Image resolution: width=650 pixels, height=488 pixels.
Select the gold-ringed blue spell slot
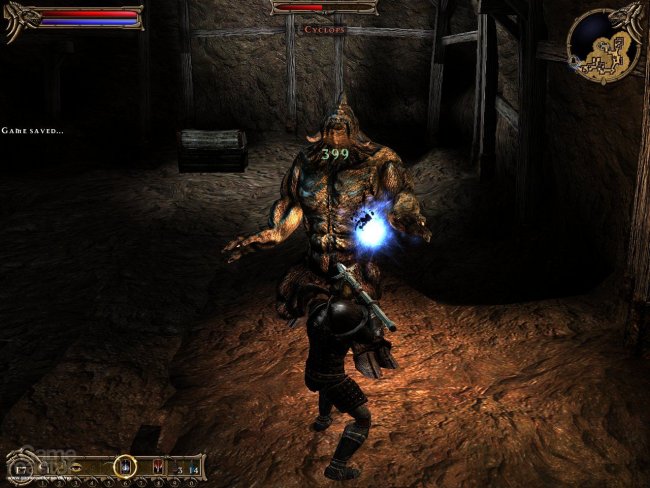pyautogui.click(x=125, y=465)
